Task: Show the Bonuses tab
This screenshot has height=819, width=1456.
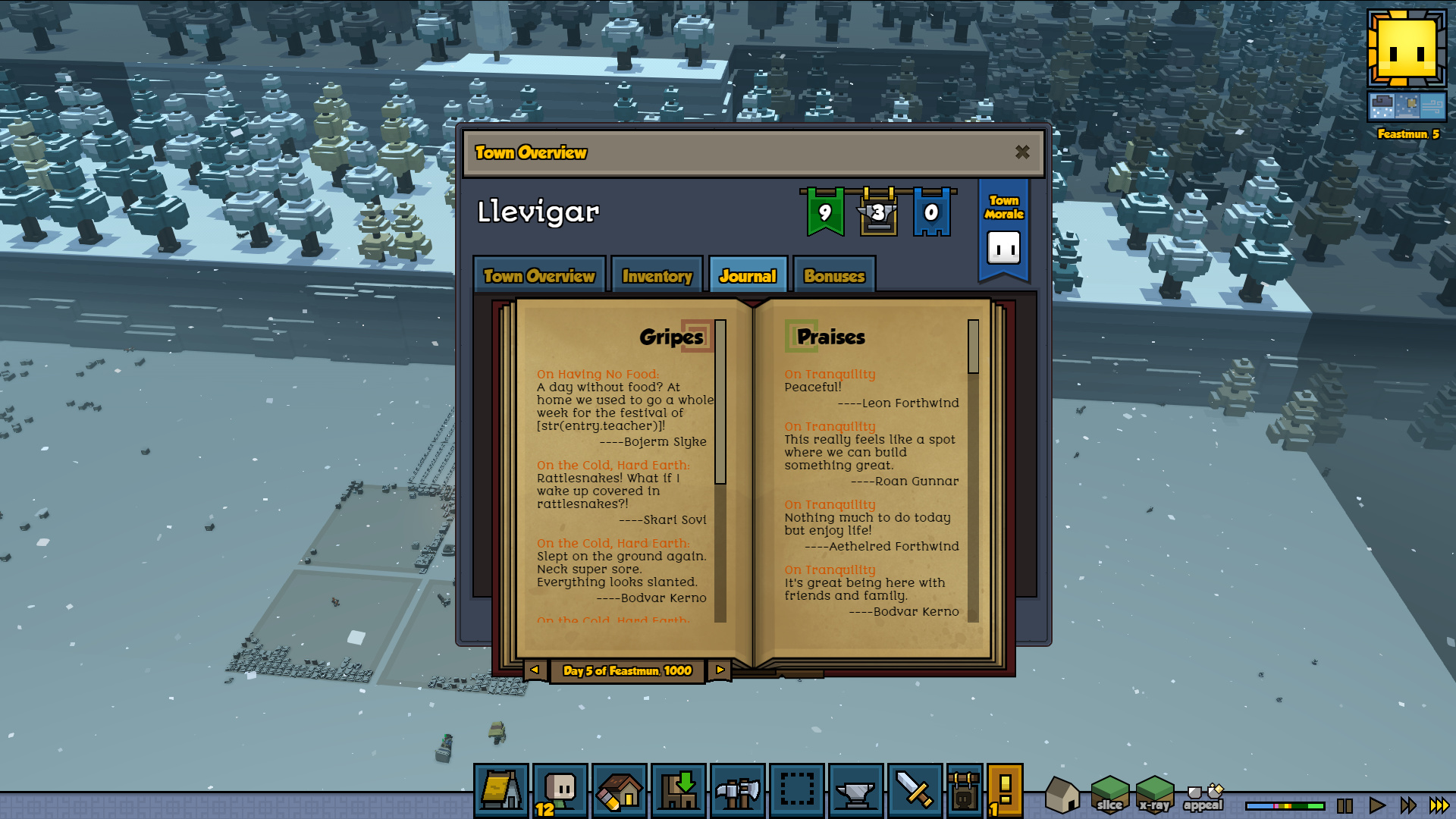Action: click(x=834, y=276)
